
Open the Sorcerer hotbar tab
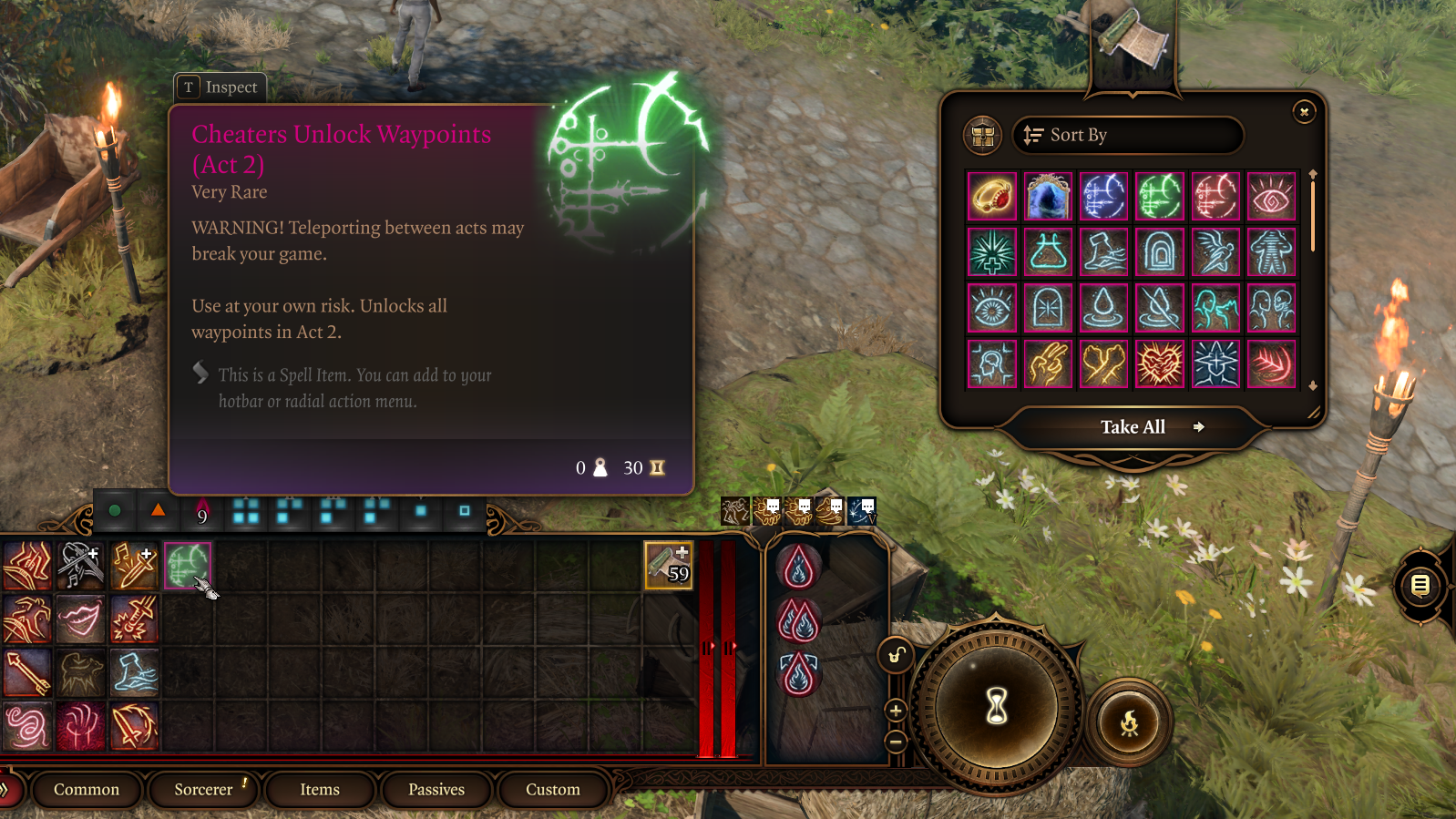point(203,790)
